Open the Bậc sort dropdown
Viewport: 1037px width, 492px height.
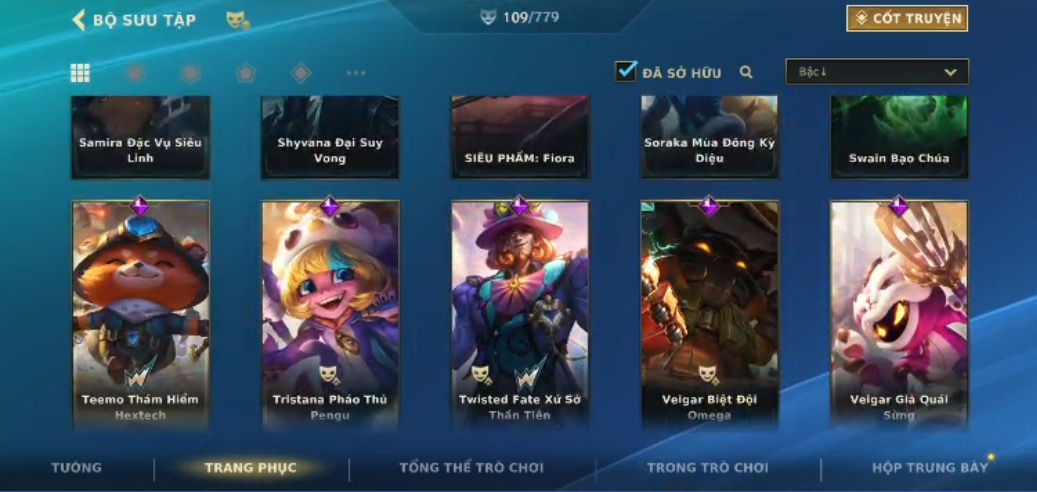point(877,72)
